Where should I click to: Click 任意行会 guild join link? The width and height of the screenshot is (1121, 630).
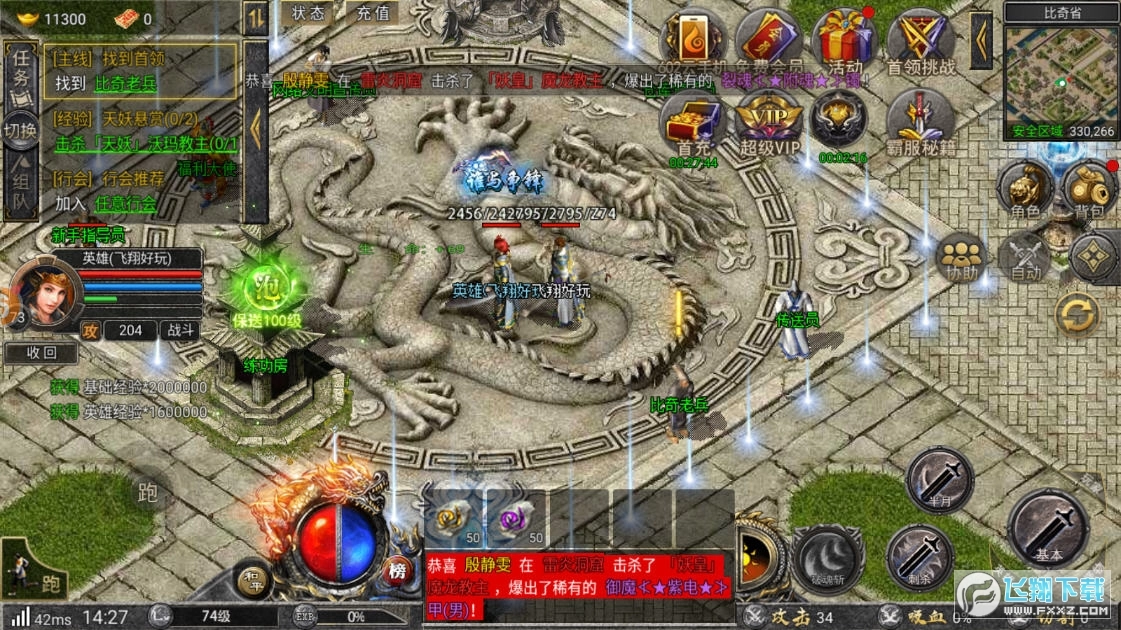(126, 204)
